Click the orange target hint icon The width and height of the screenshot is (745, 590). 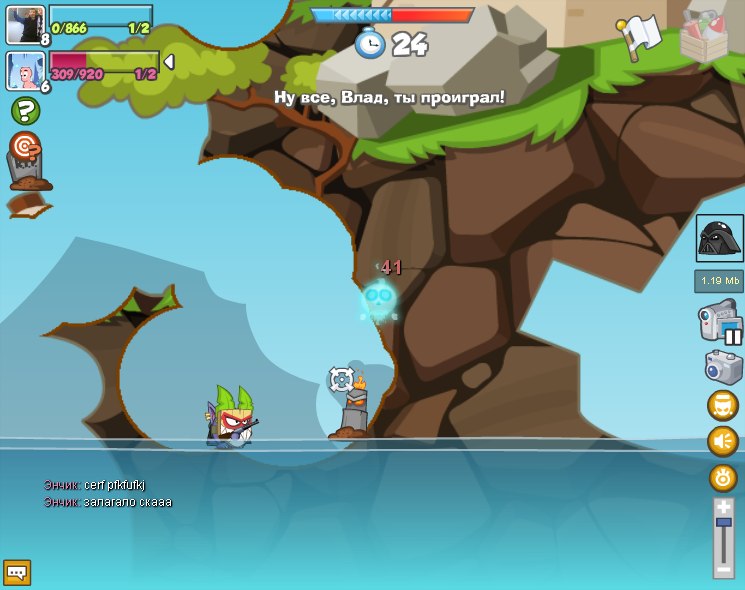(24, 145)
